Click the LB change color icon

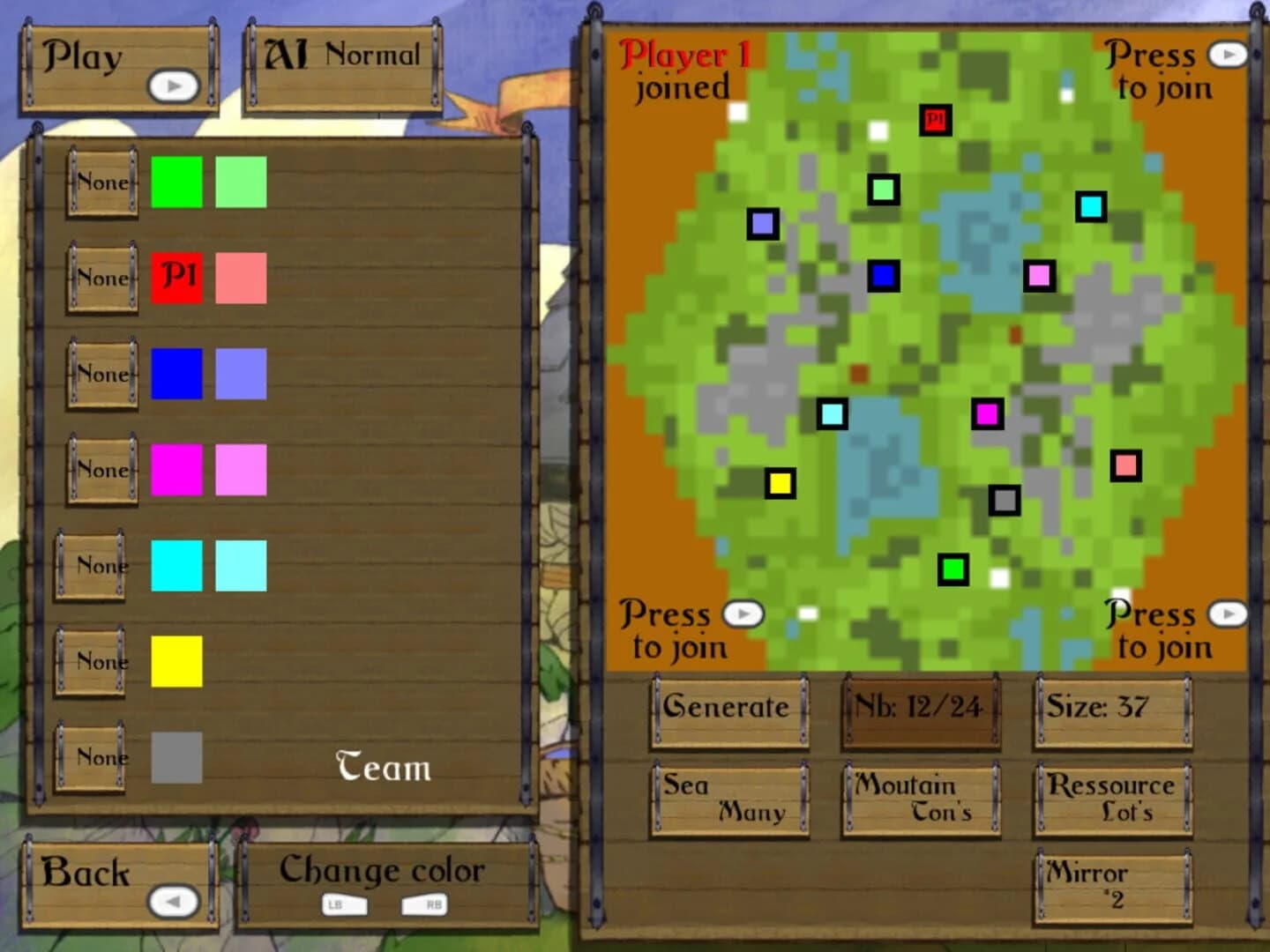click(x=344, y=904)
